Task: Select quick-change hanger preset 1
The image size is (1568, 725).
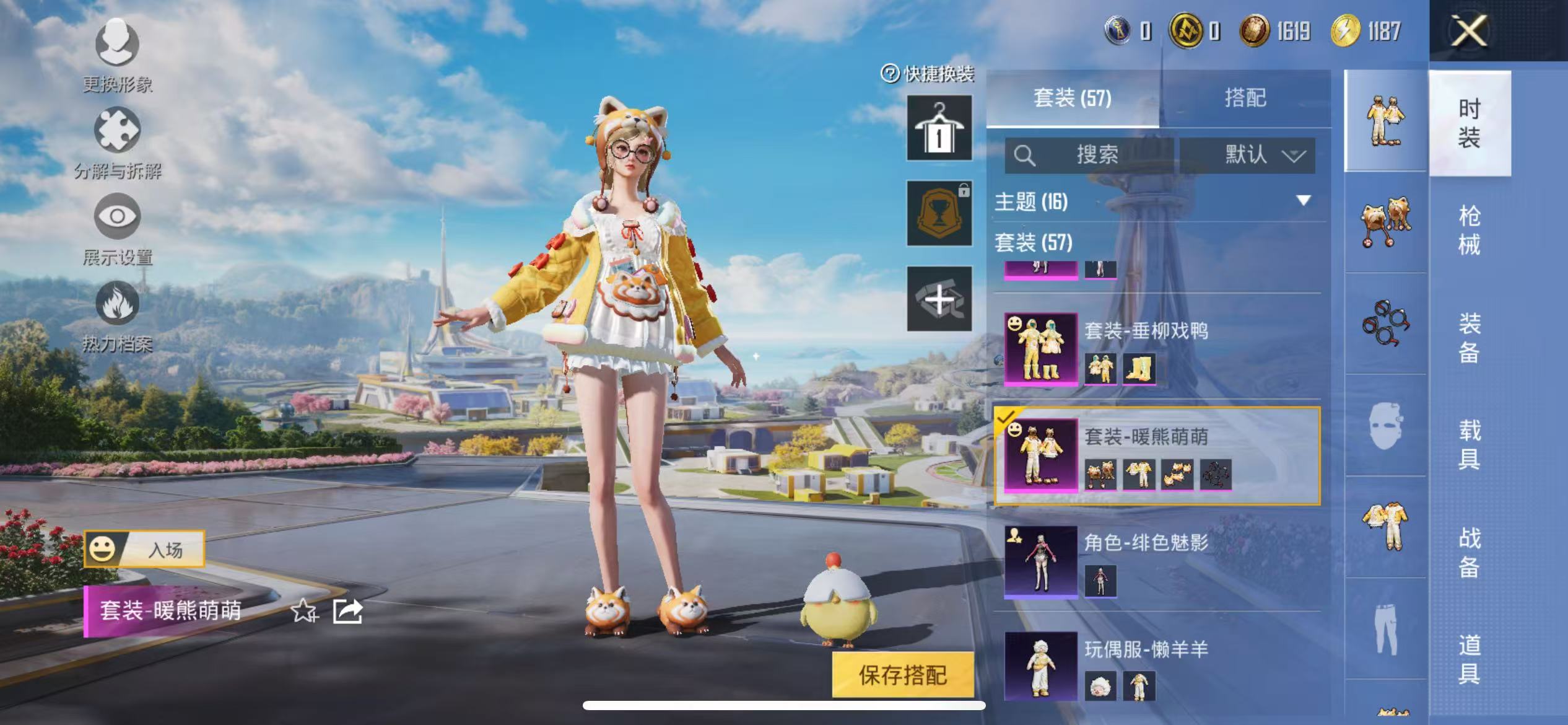Action: [x=939, y=128]
